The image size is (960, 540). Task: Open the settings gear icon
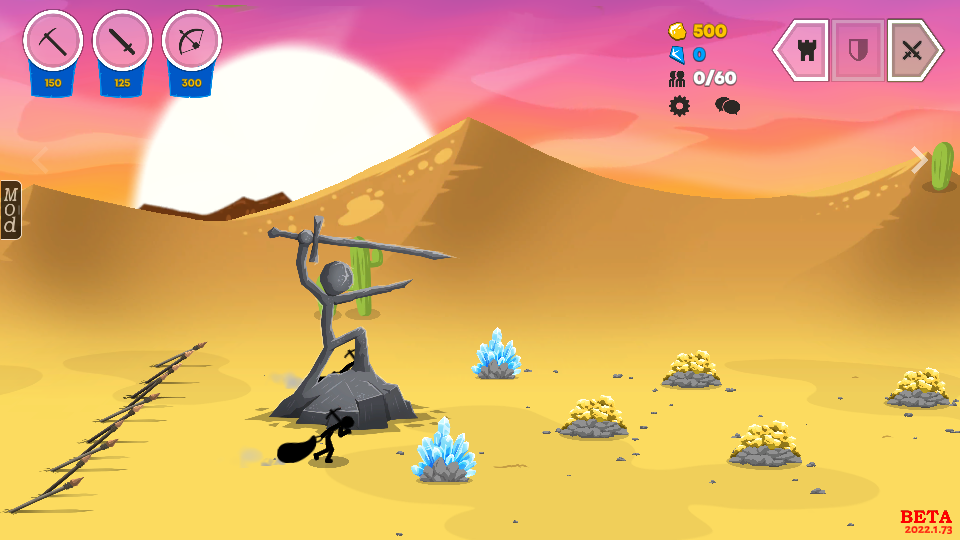click(x=679, y=106)
